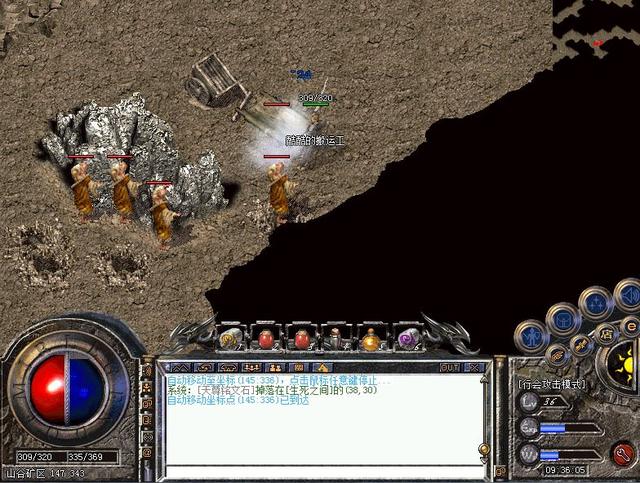Image resolution: width=640 pixels, height=483 pixels.
Task: Toggle sound with the speaker button
Action: [x=627, y=294]
